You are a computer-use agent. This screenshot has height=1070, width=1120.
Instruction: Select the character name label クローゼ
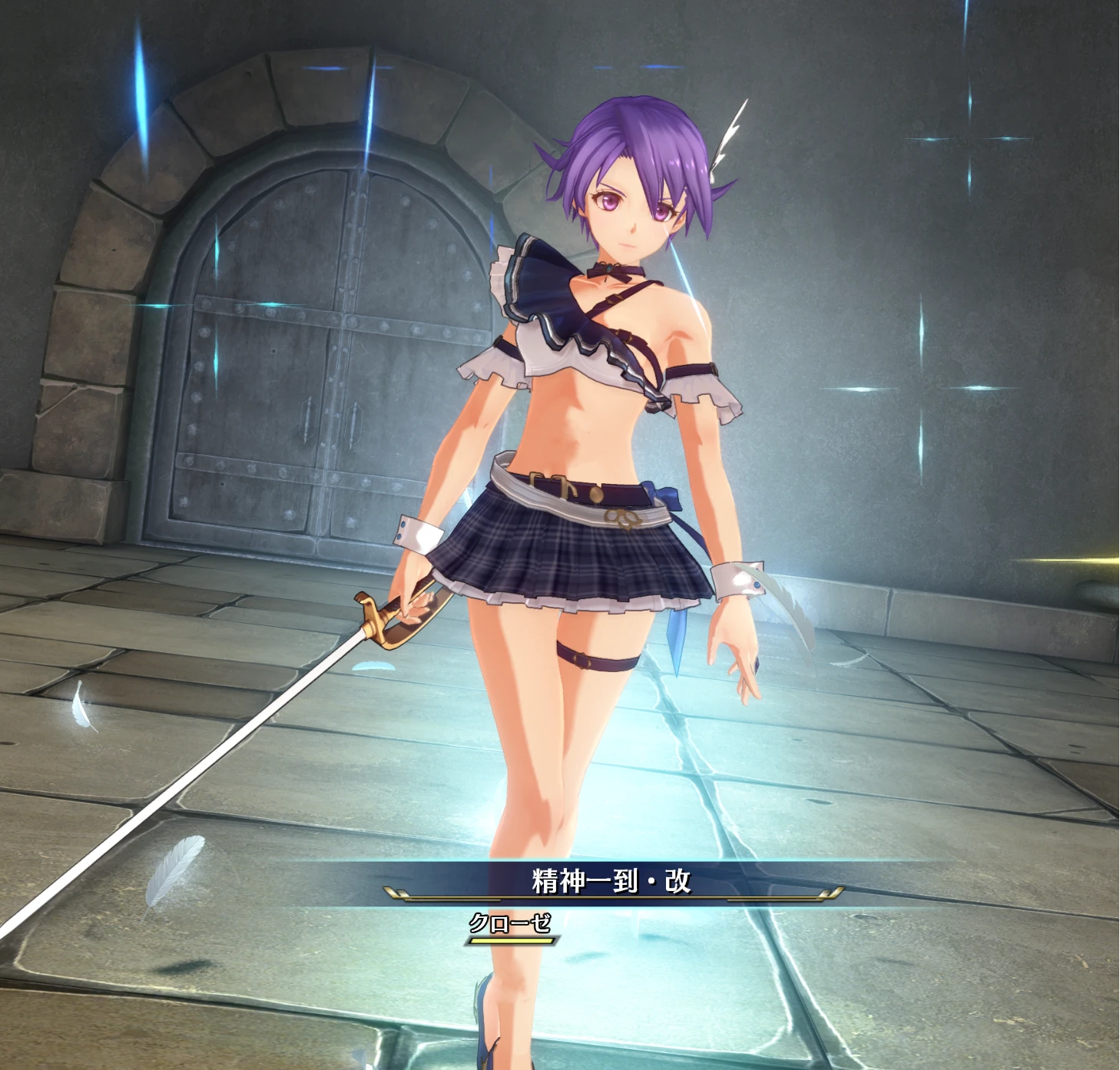coord(510,928)
